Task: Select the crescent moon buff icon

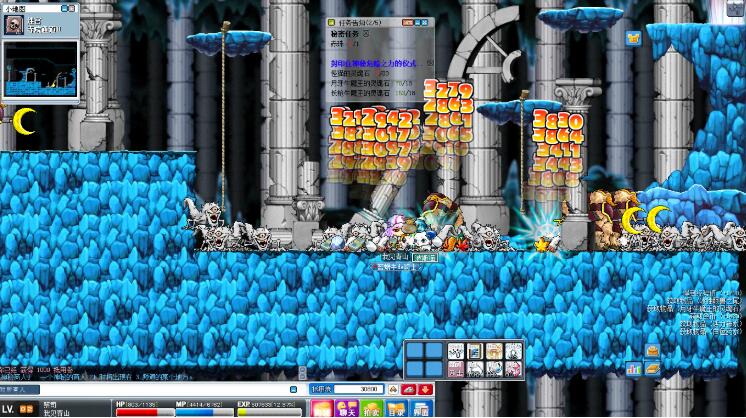Action: (x=24, y=121)
